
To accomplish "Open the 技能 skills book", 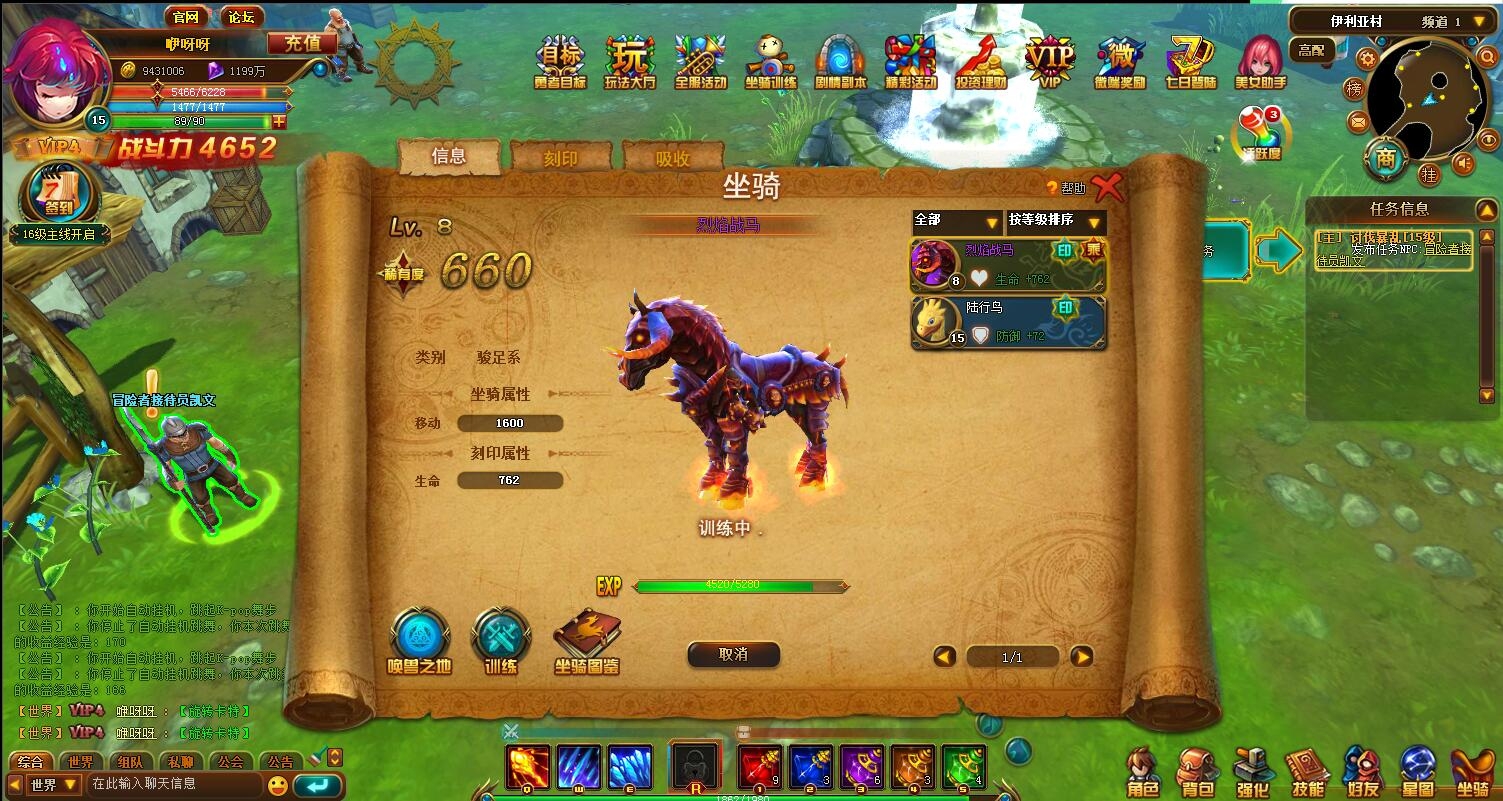I will 1307,772.
